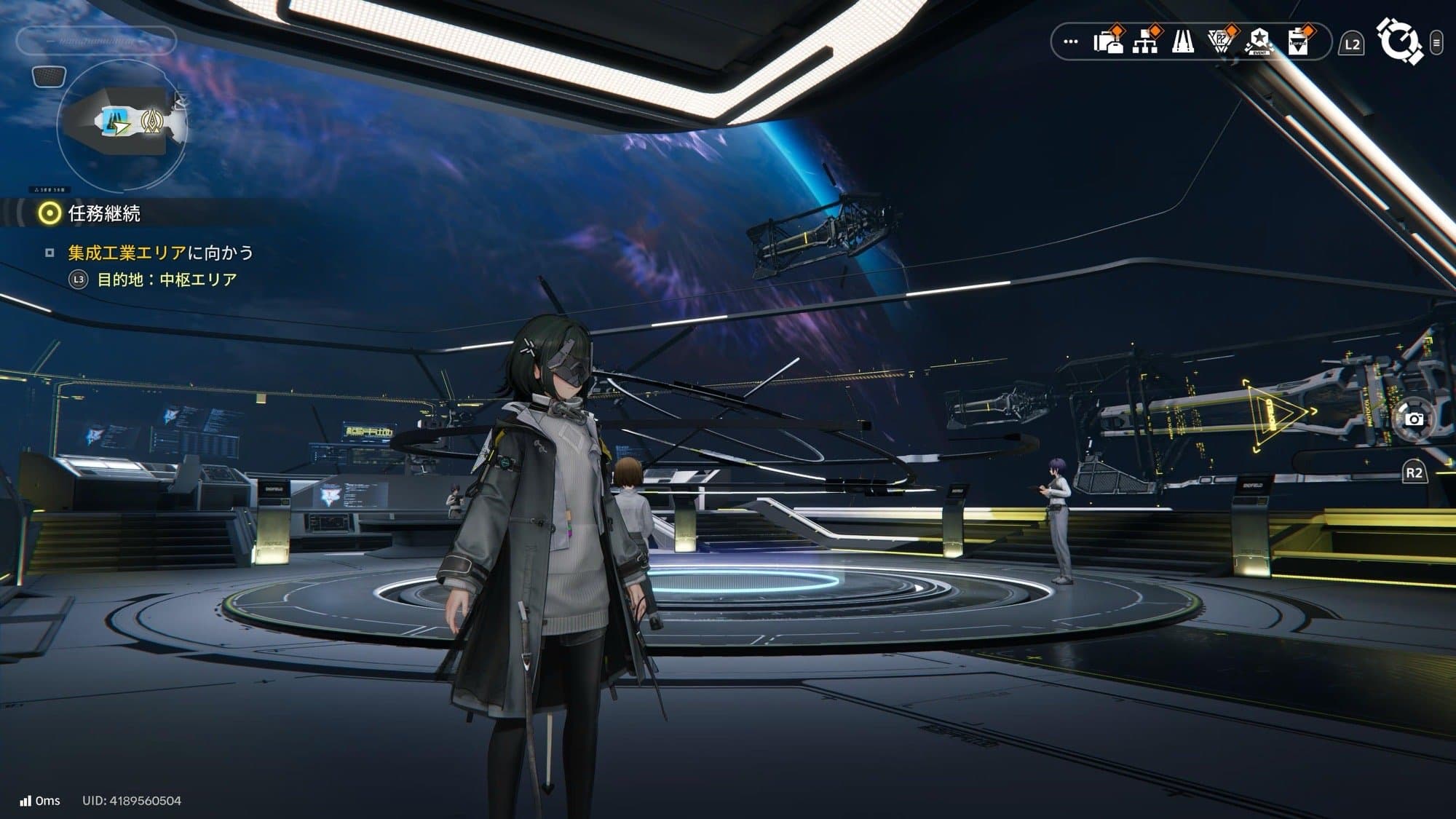
Task: Select the 集成工業エリアに向かう objective
Action: pyautogui.click(x=160, y=253)
